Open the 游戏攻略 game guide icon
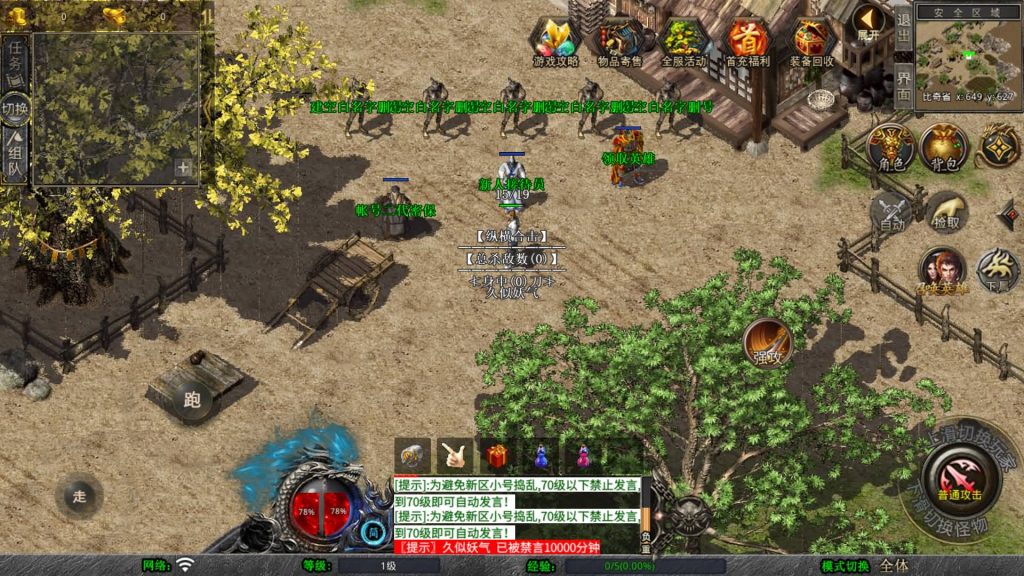This screenshot has width=1024, height=576. pos(555,41)
